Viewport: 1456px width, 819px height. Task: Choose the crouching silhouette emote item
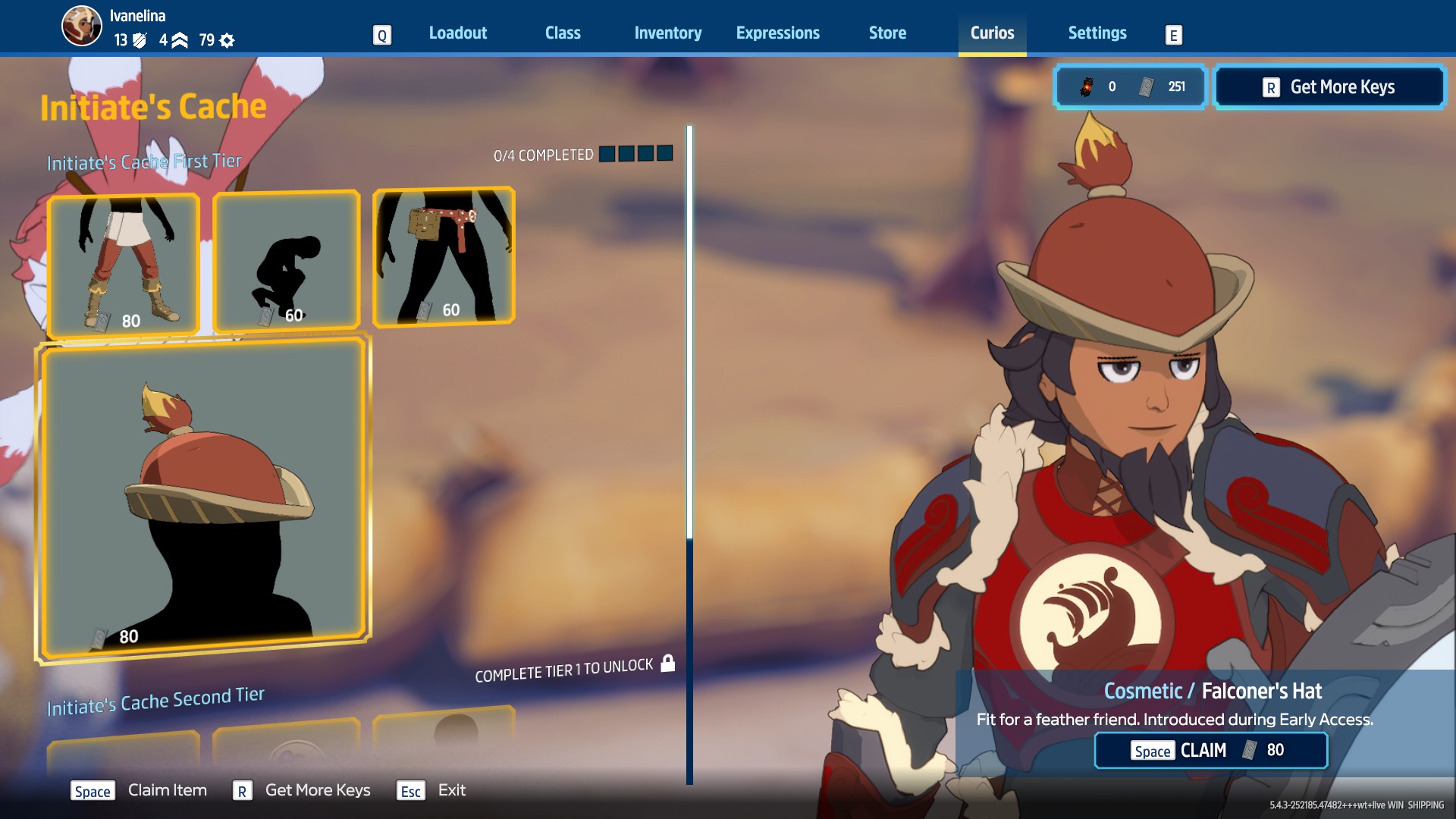[x=287, y=261]
